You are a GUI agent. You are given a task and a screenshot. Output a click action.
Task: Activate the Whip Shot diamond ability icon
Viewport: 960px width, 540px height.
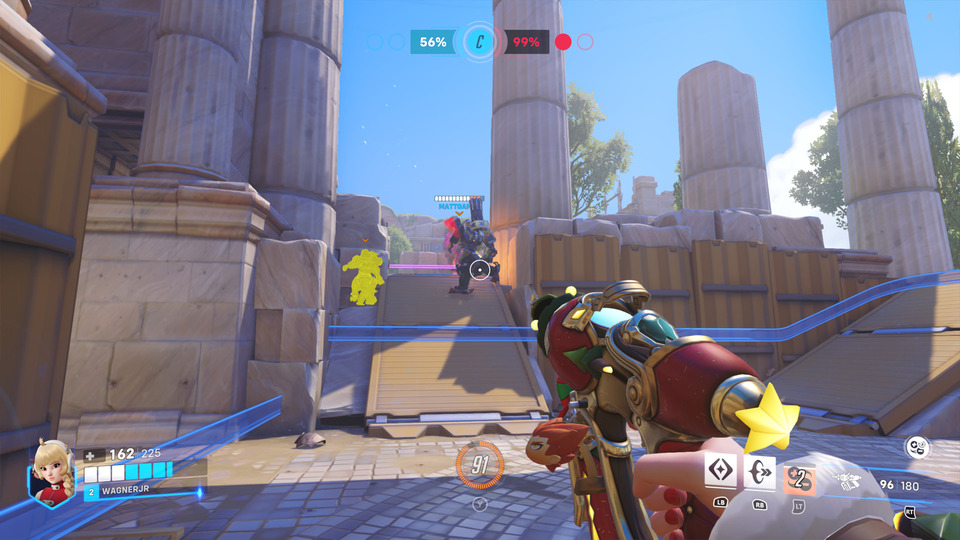coord(721,472)
